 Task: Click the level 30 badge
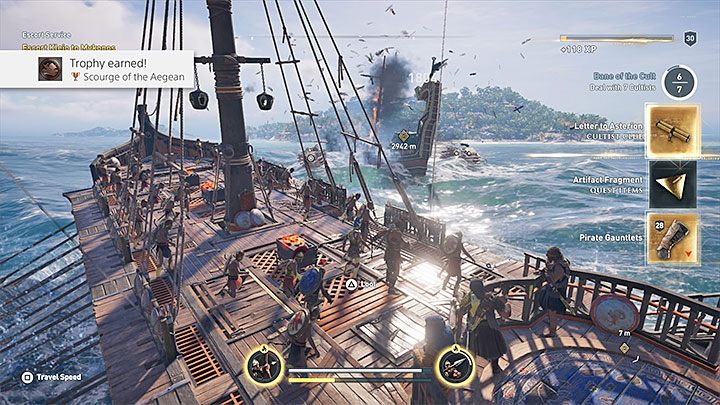tap(690, 38)
